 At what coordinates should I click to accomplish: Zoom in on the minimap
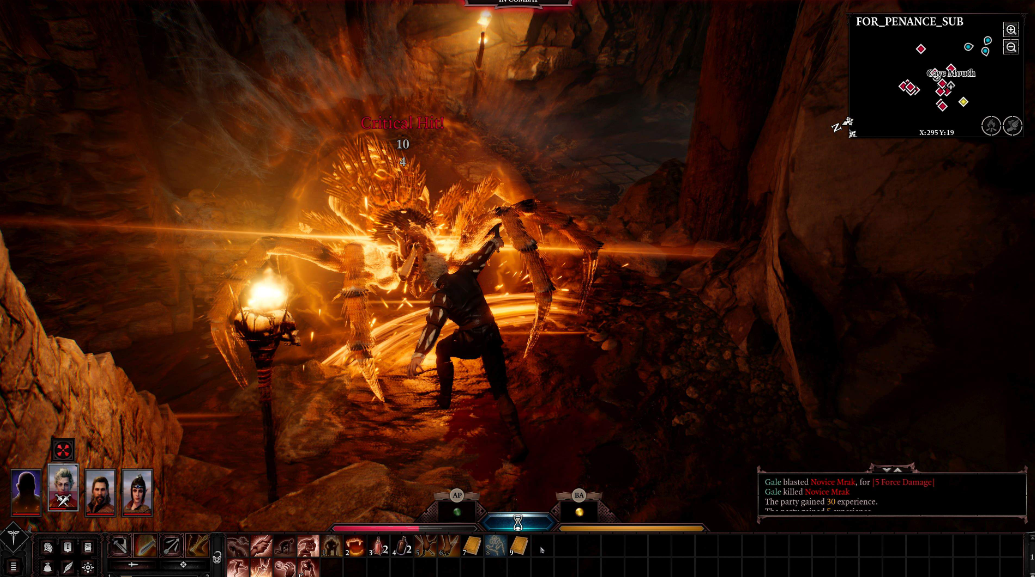point(1012,31)
